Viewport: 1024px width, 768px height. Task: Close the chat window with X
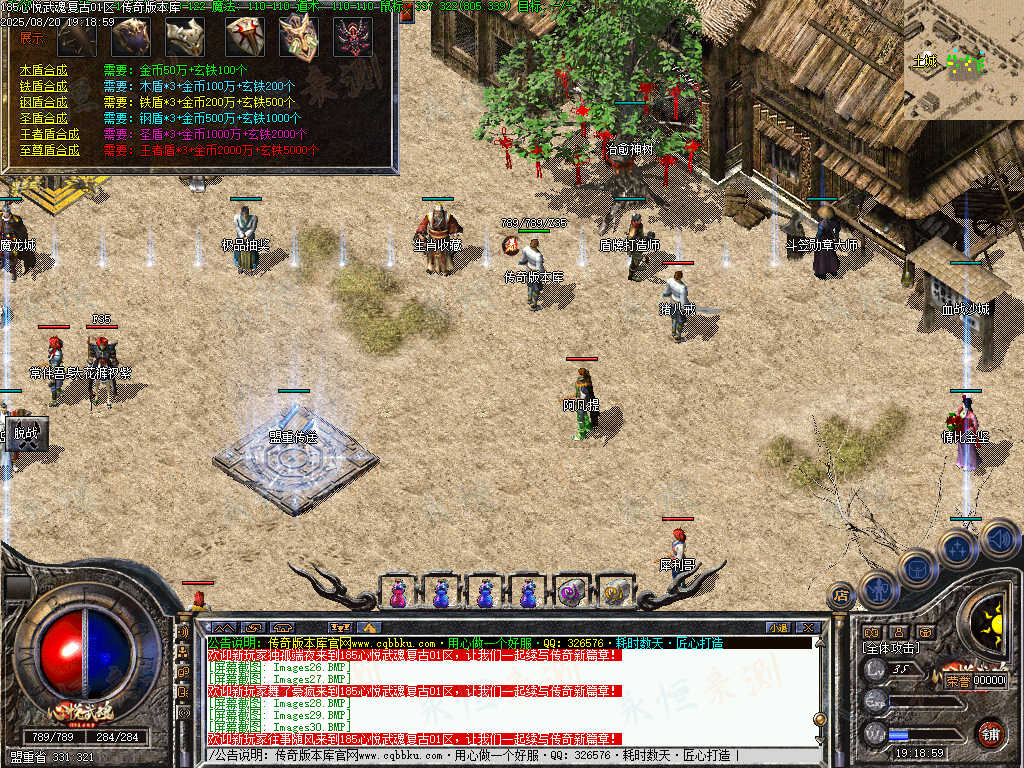click(808, 628)
